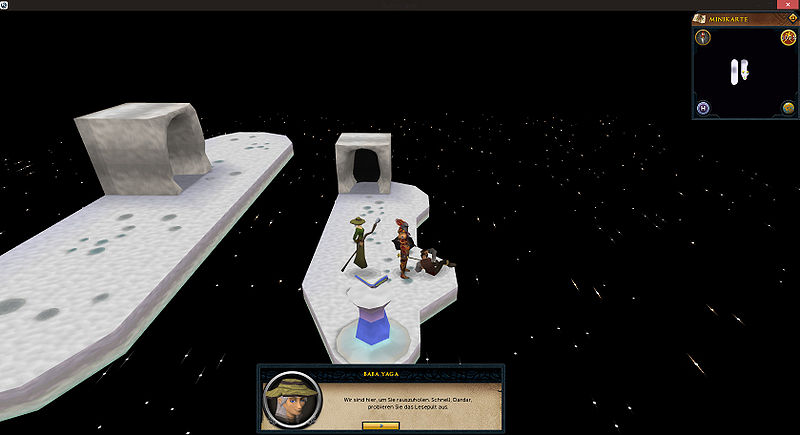Close the game window

click(x=790, y=5)
